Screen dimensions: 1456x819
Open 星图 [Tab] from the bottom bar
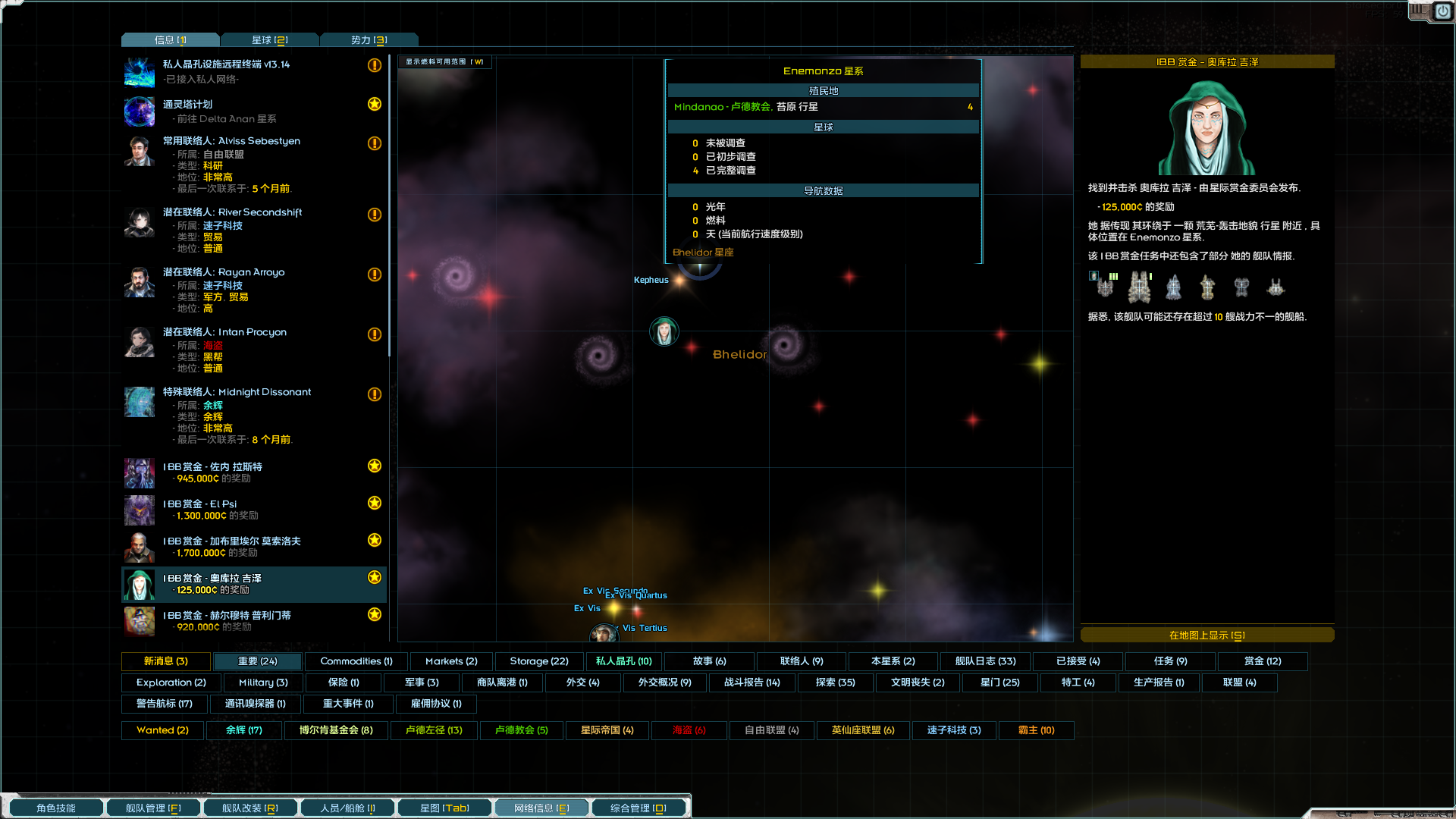[x=444, y=808]
